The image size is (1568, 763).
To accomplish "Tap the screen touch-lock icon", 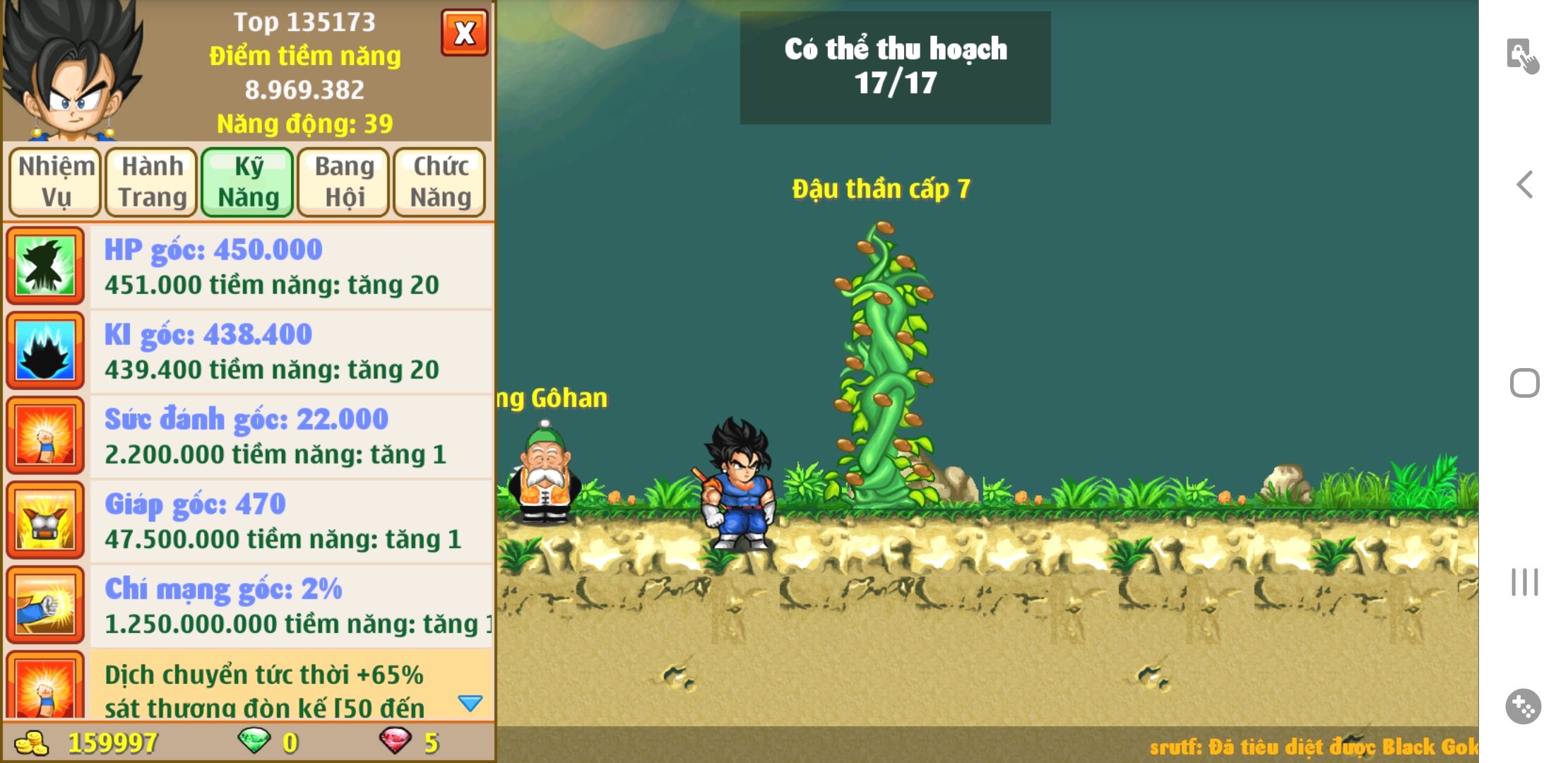I will pyautogui.click(x=1522, y=56).
